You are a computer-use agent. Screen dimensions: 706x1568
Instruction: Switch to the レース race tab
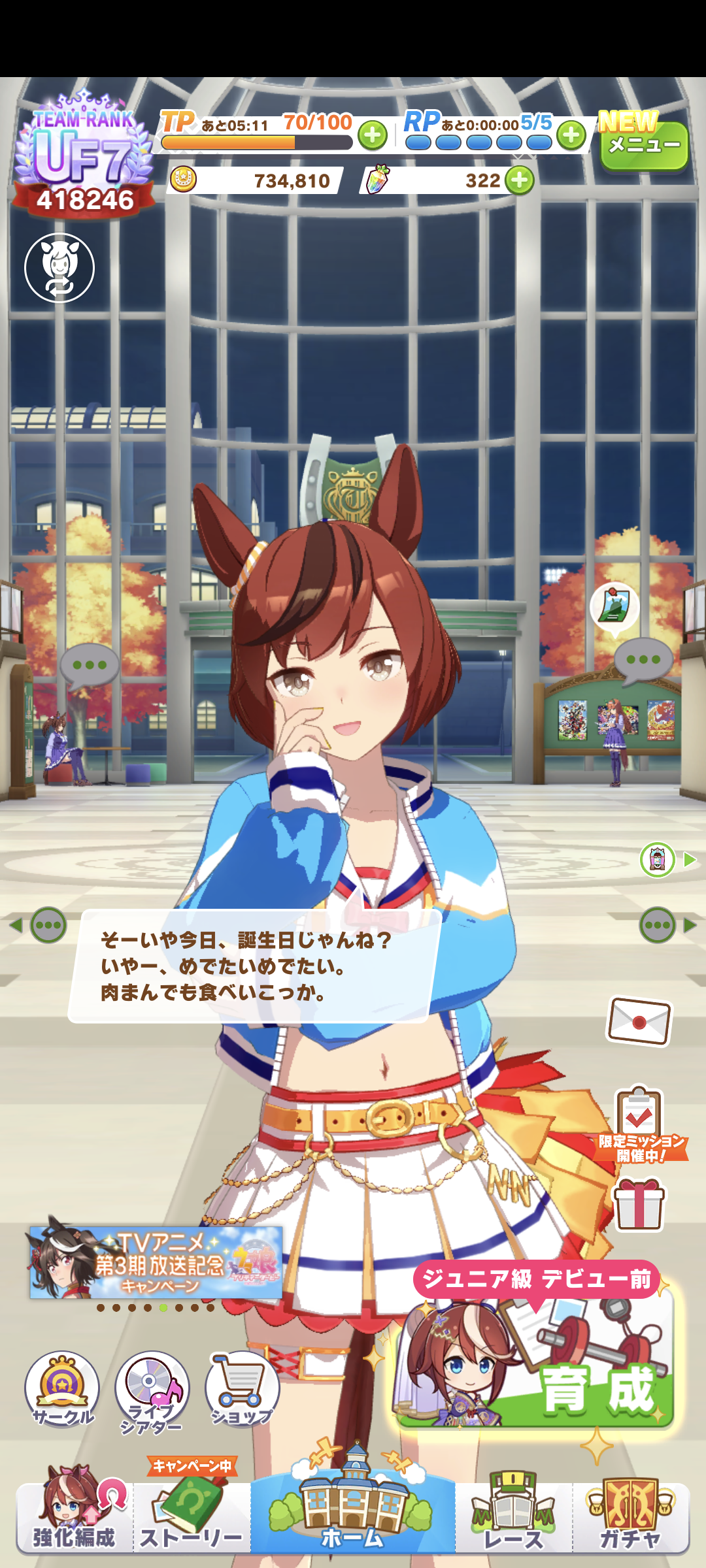[x=514, y=1516]
